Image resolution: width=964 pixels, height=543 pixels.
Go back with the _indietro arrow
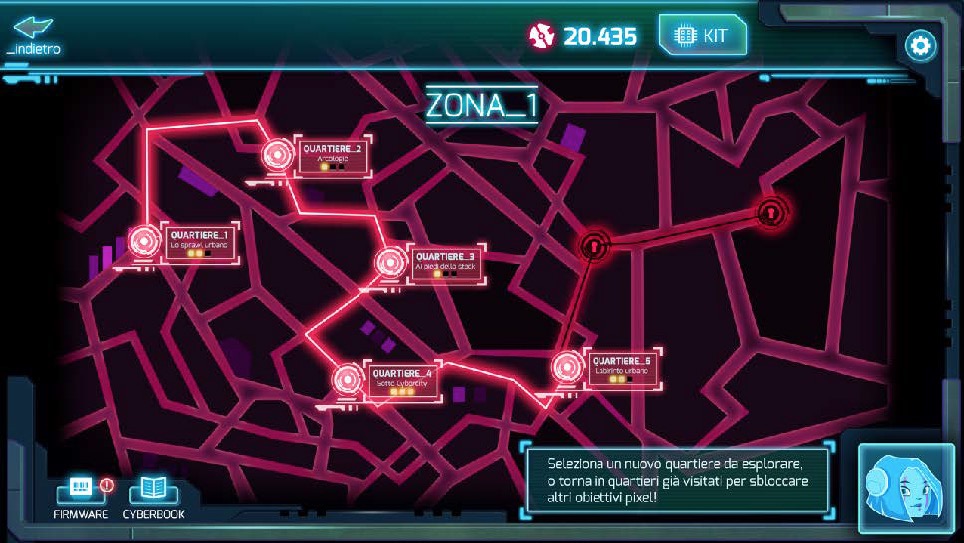click(x=33, y=31)
